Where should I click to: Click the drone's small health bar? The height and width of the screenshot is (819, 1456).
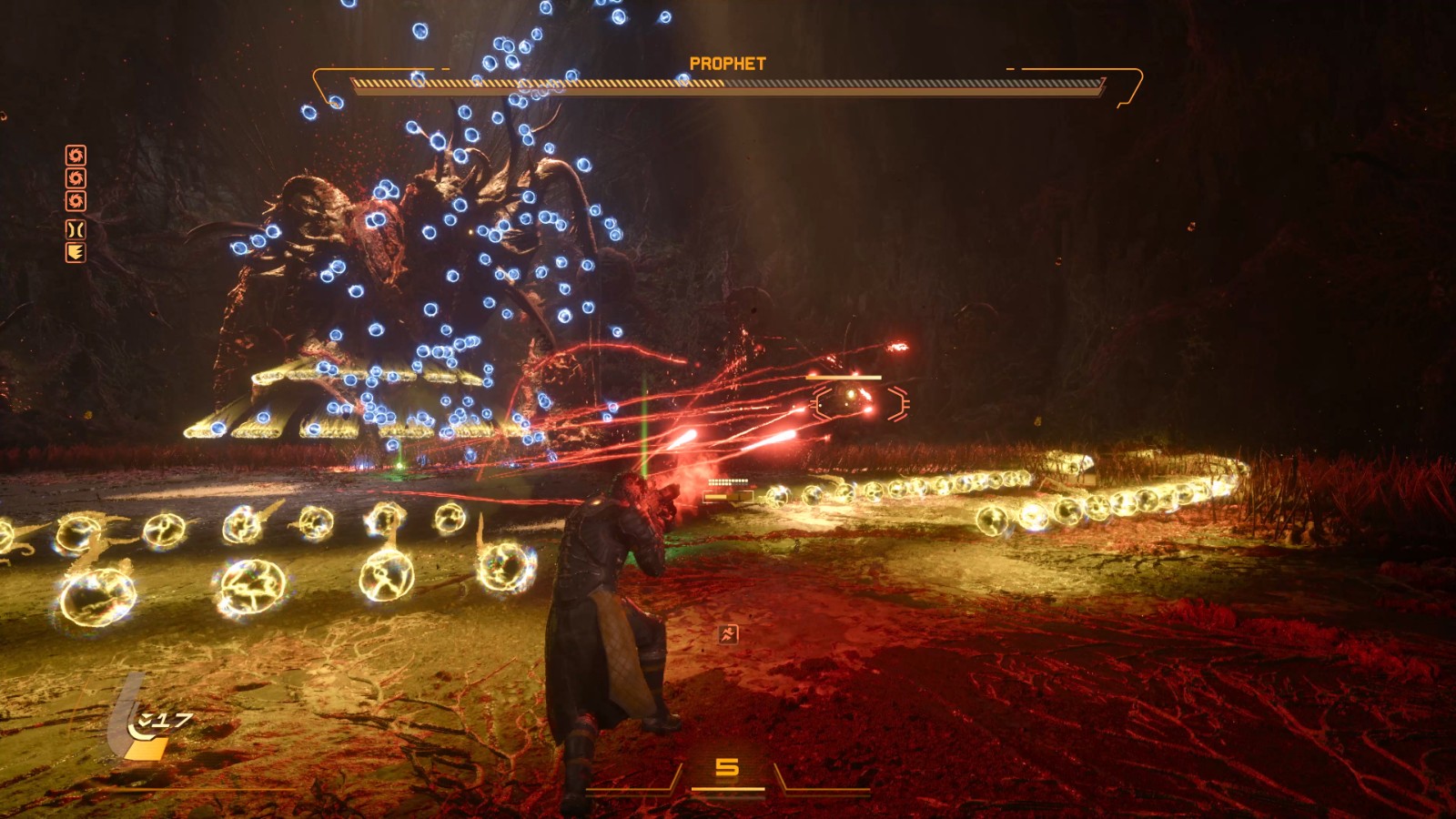pyautogui.click(x=844, y=378)
